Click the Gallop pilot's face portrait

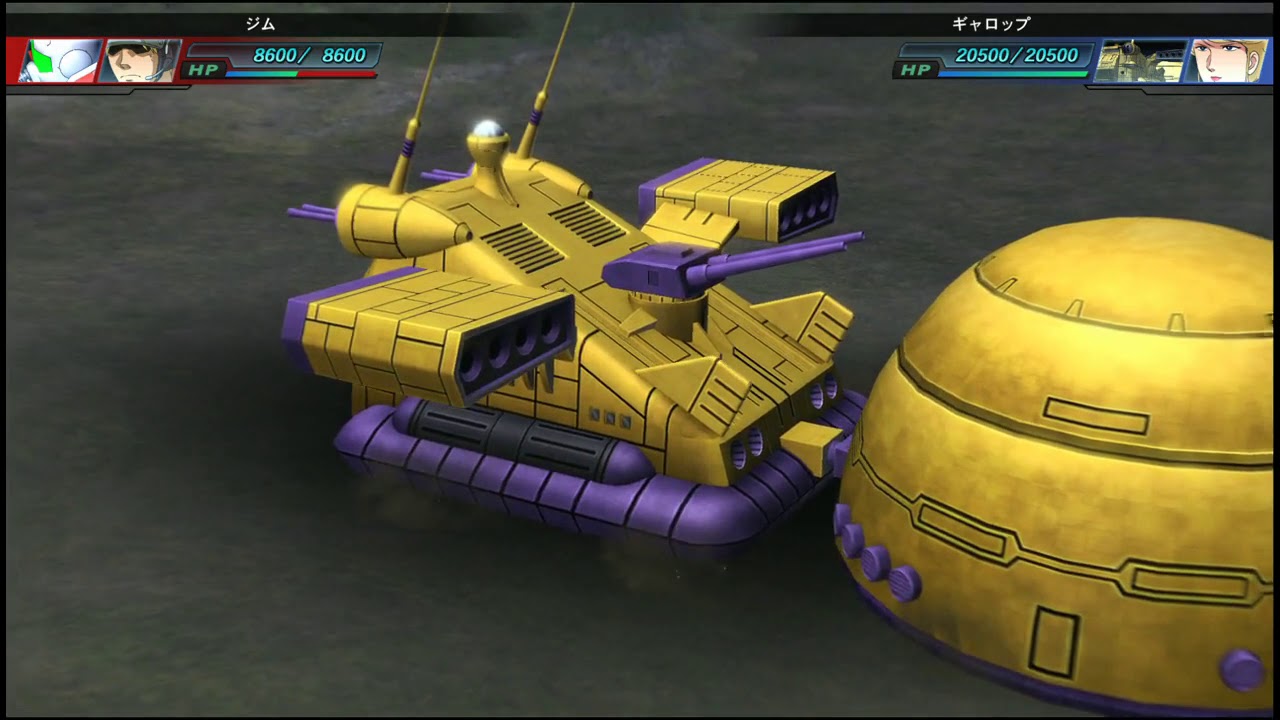click(x=1226, y=61)
